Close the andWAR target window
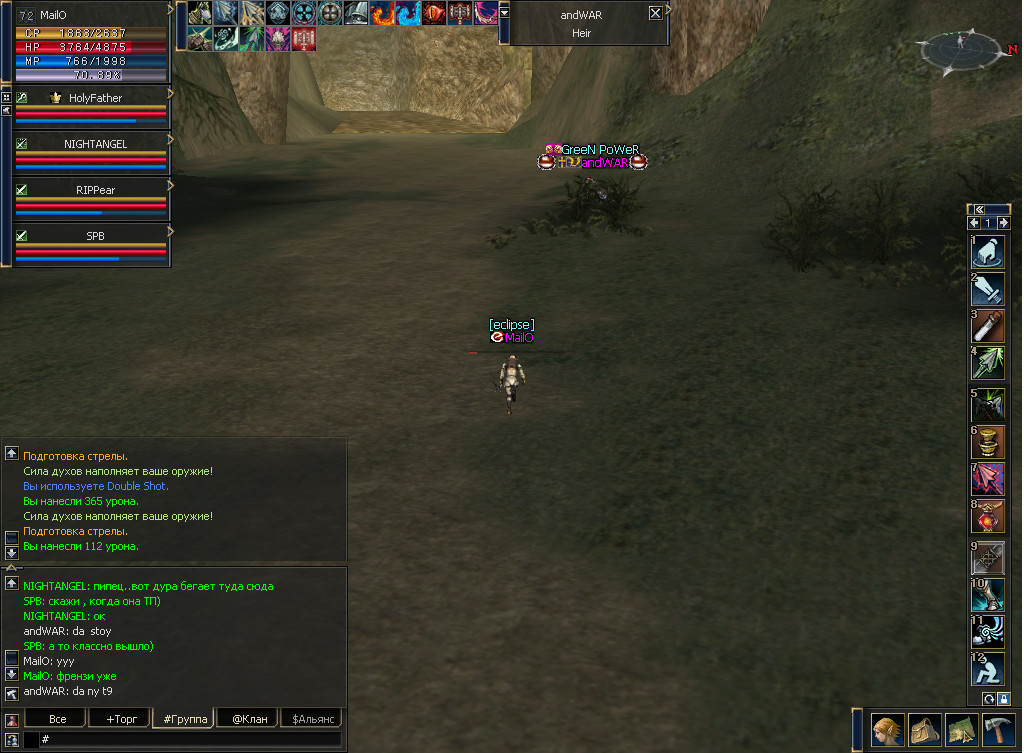This screenshot has height=753, width=1024. tap(655, 13)
